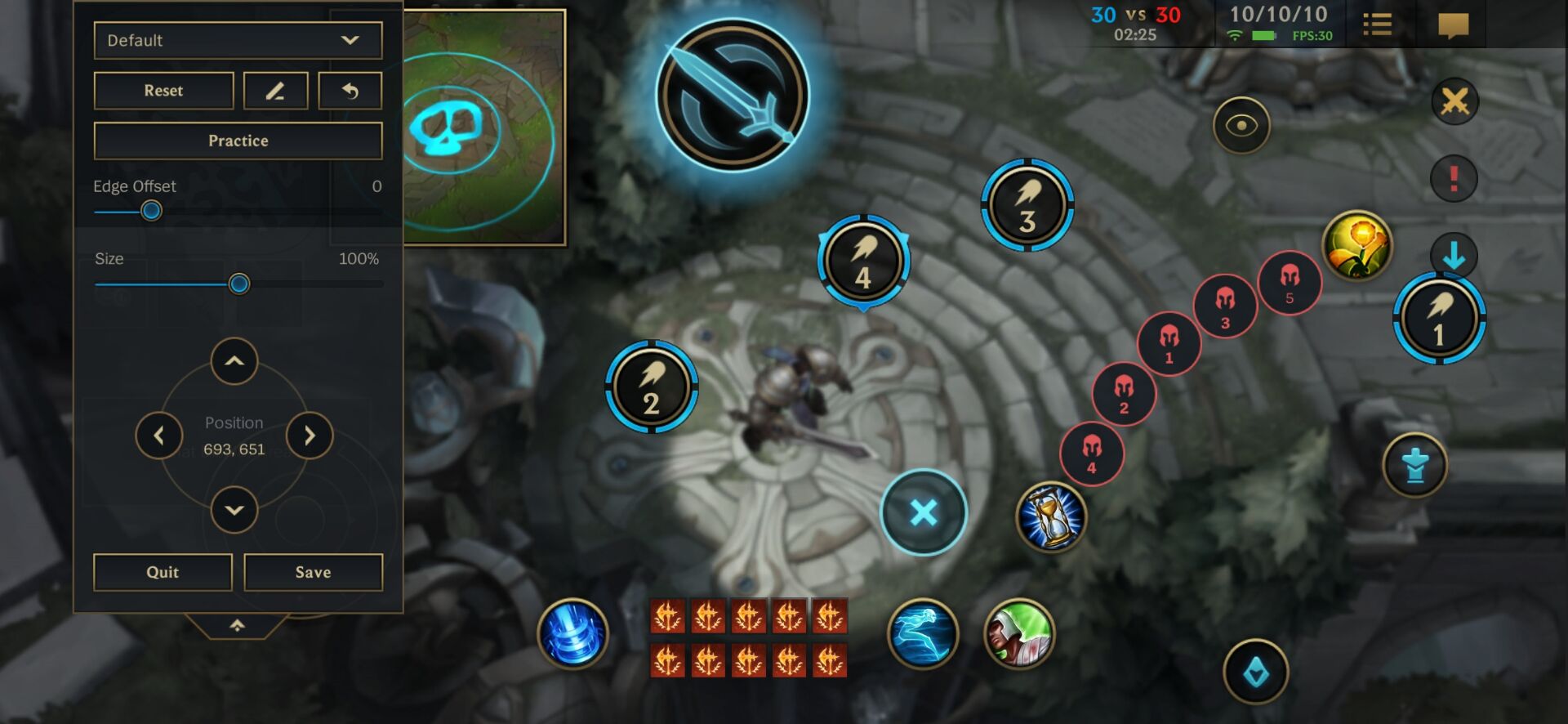Viewport: 1568px width, 724px height.
Task: Move position down with the down arrow
Action: pos(234,510)
